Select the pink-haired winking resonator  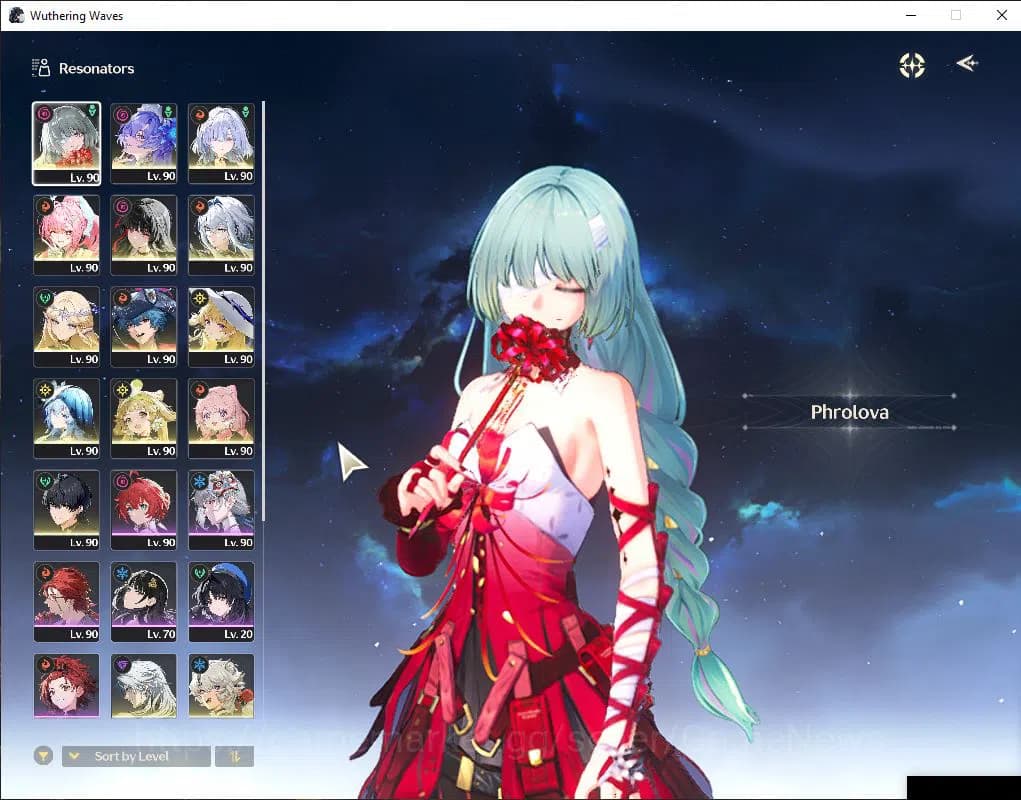pos(66,234)
